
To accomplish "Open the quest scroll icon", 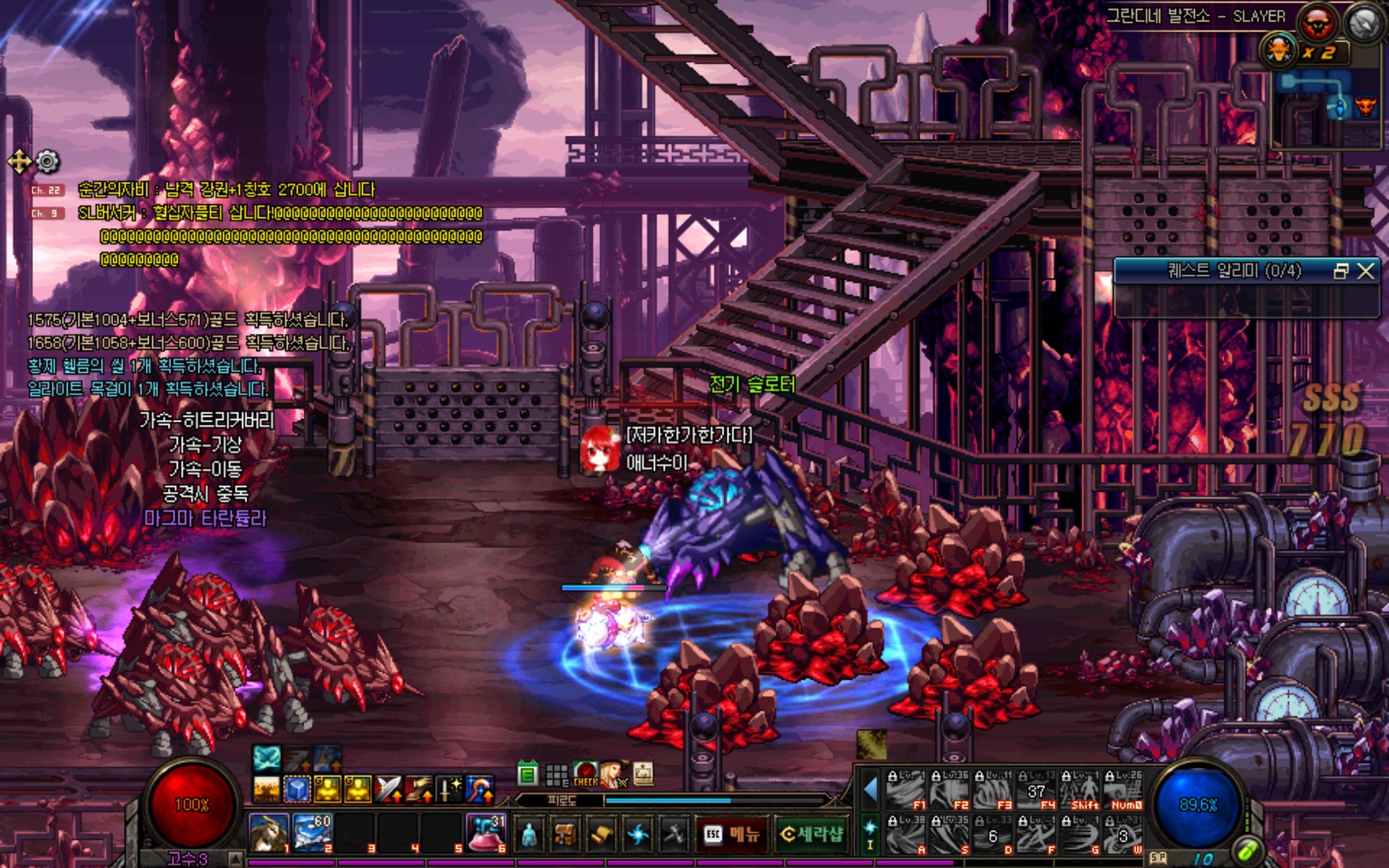I will (601, 835).
